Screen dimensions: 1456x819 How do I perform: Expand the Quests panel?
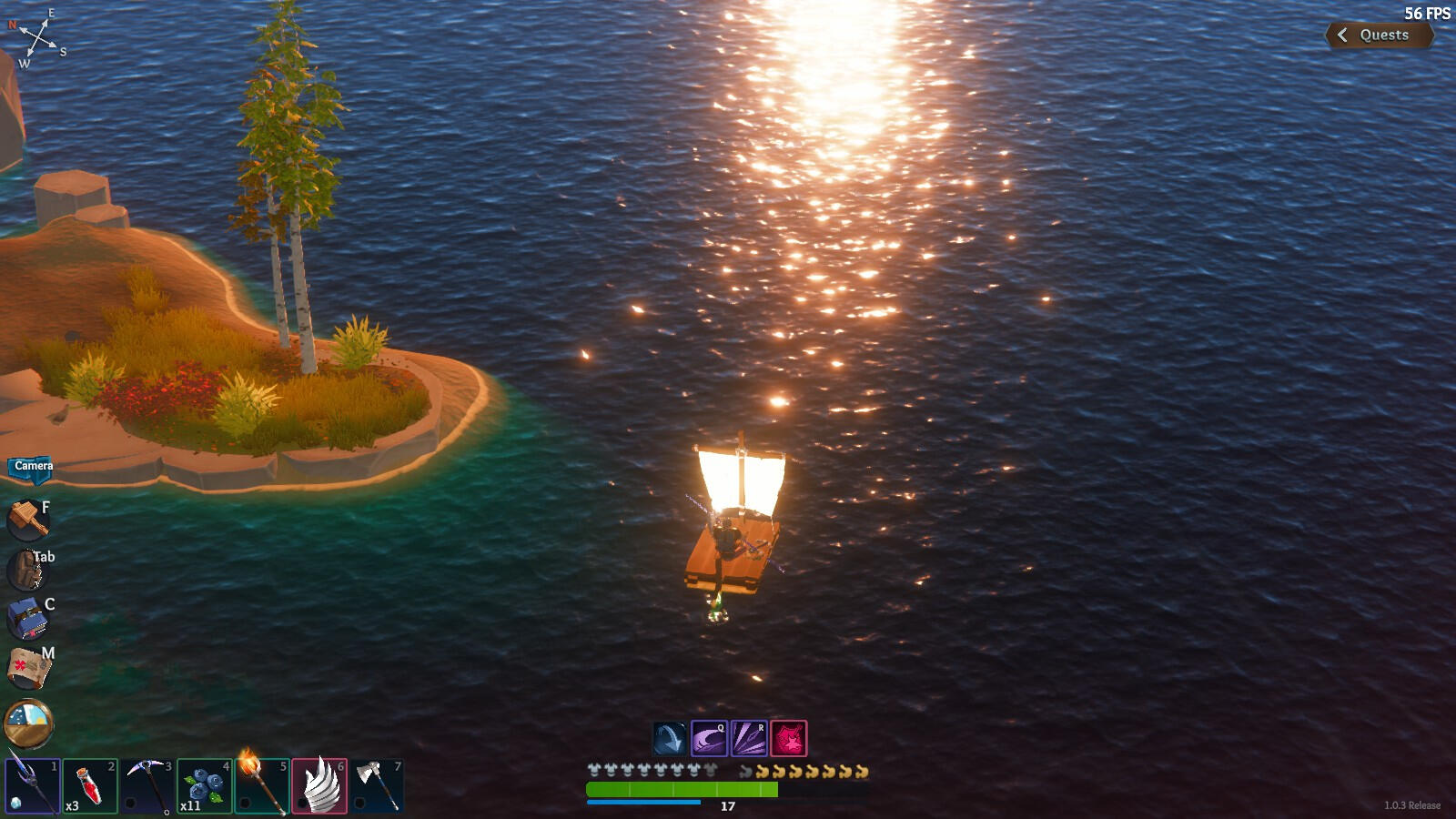click(x=1379, y=35)
